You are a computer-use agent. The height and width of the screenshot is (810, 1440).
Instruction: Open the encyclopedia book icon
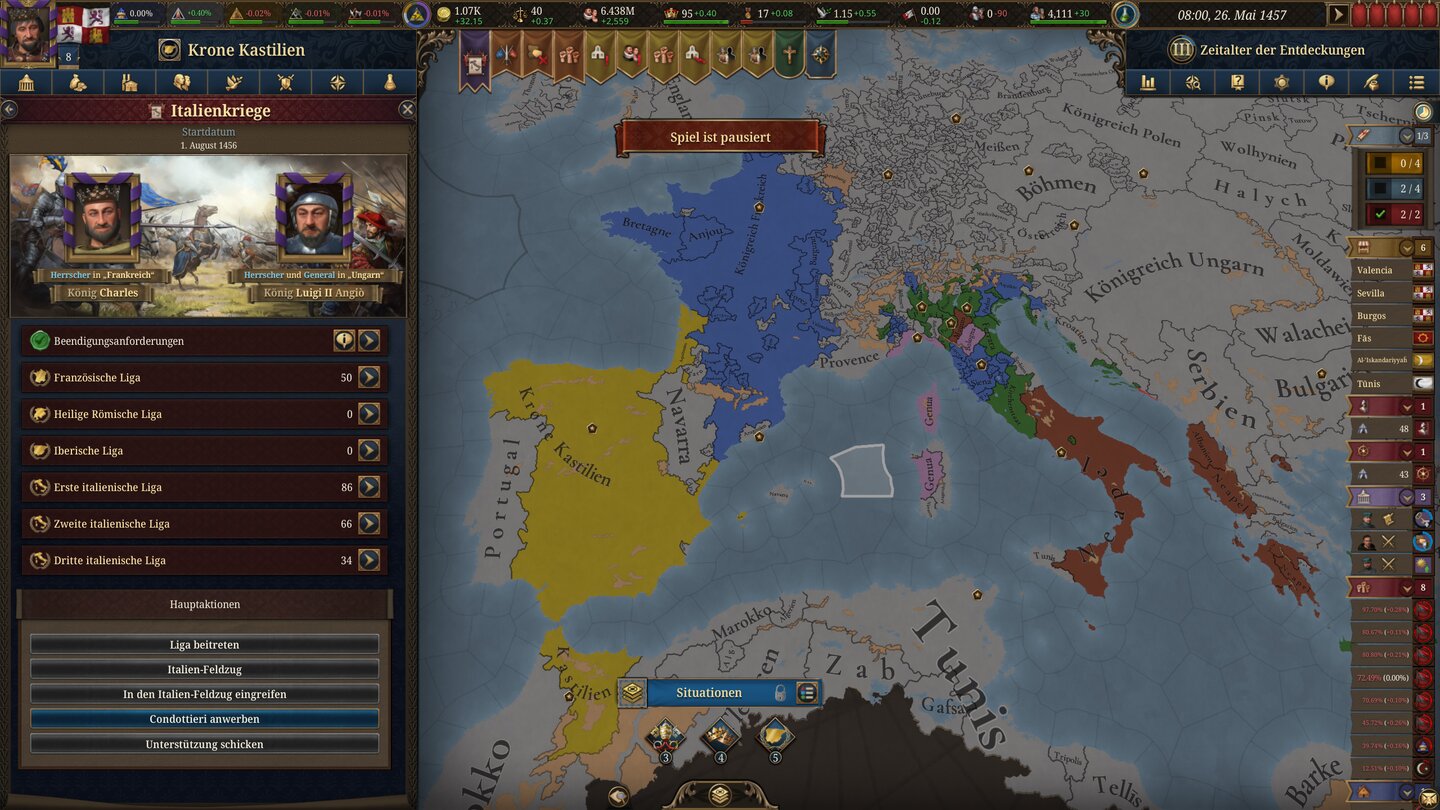[1237, 82]
